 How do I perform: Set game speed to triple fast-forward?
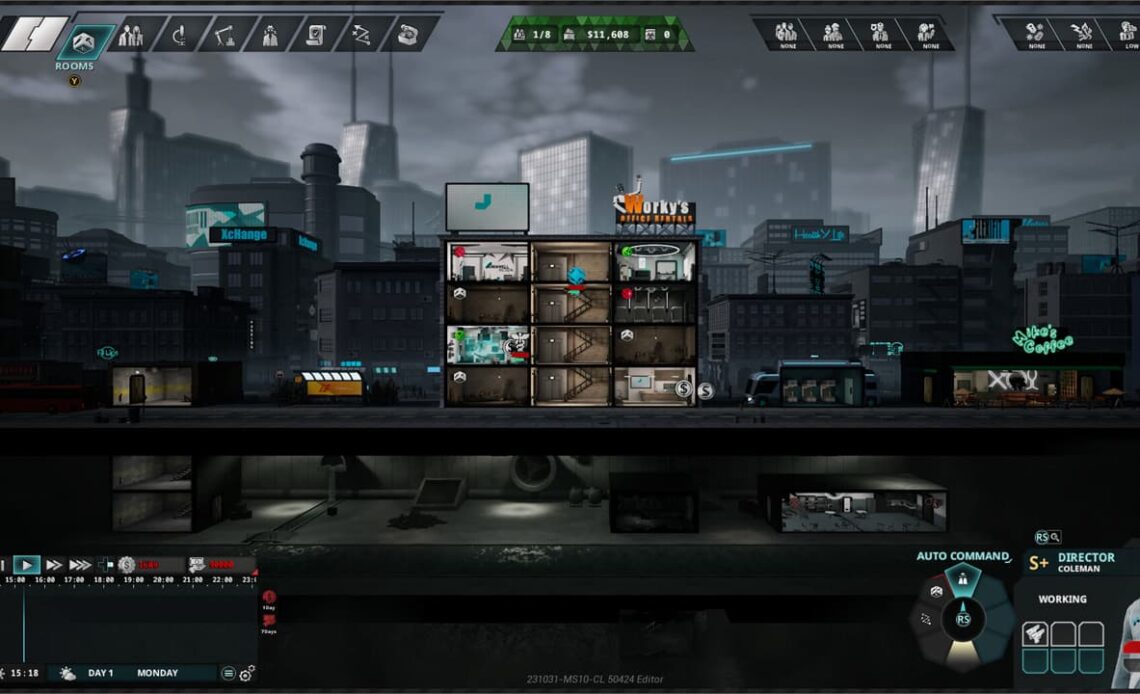(x=80, y=565)
